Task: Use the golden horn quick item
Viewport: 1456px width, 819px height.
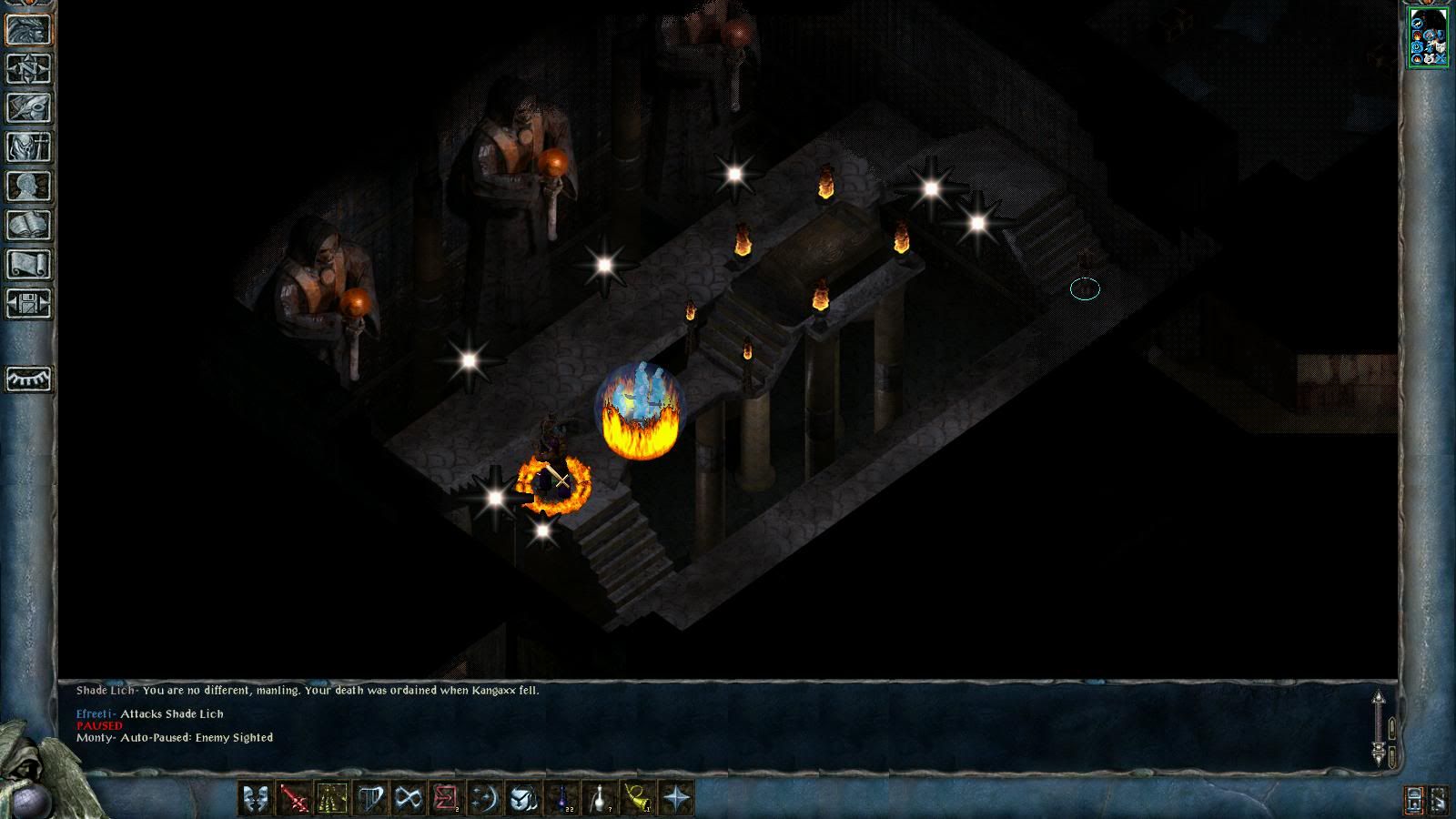Action: click(x=638, y=799)
